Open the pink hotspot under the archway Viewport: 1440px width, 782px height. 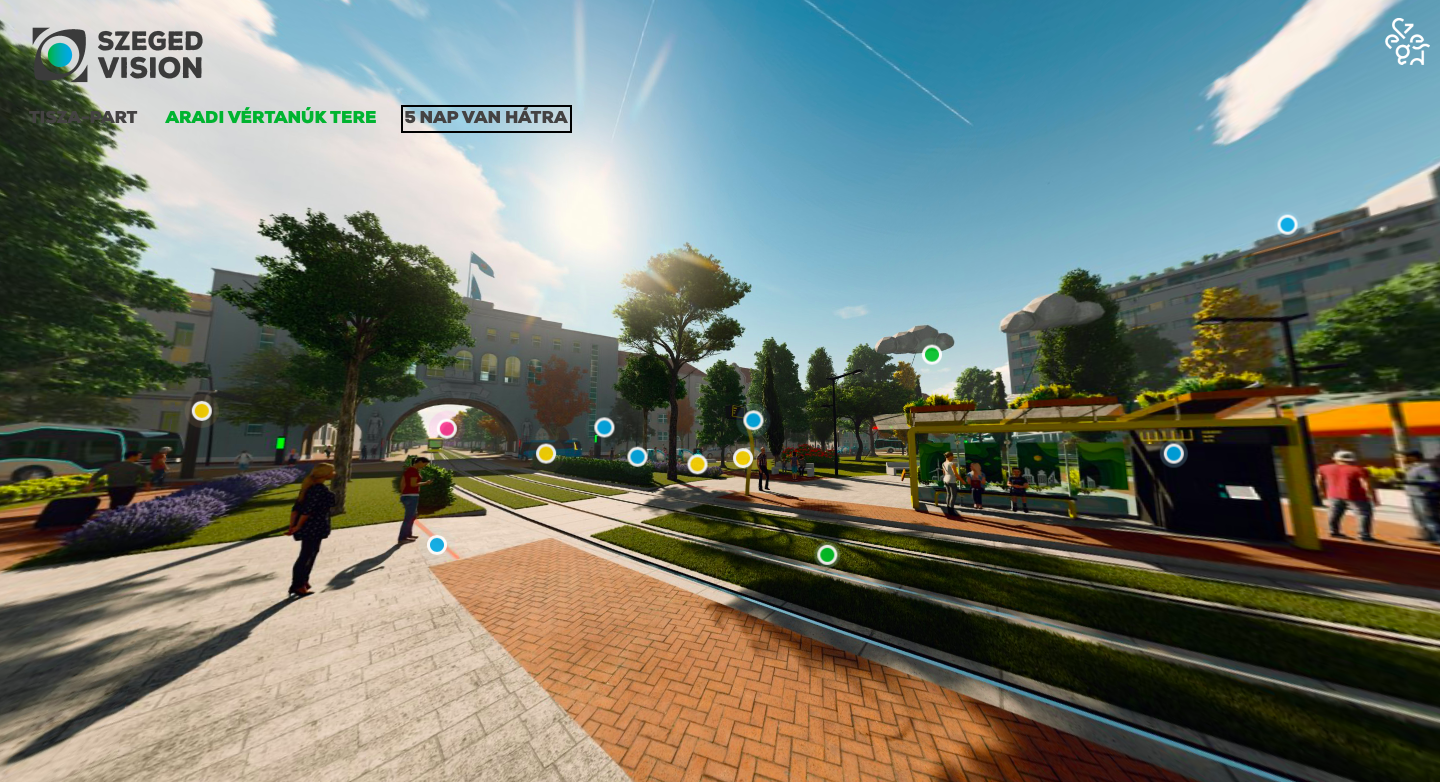[447, 429]
